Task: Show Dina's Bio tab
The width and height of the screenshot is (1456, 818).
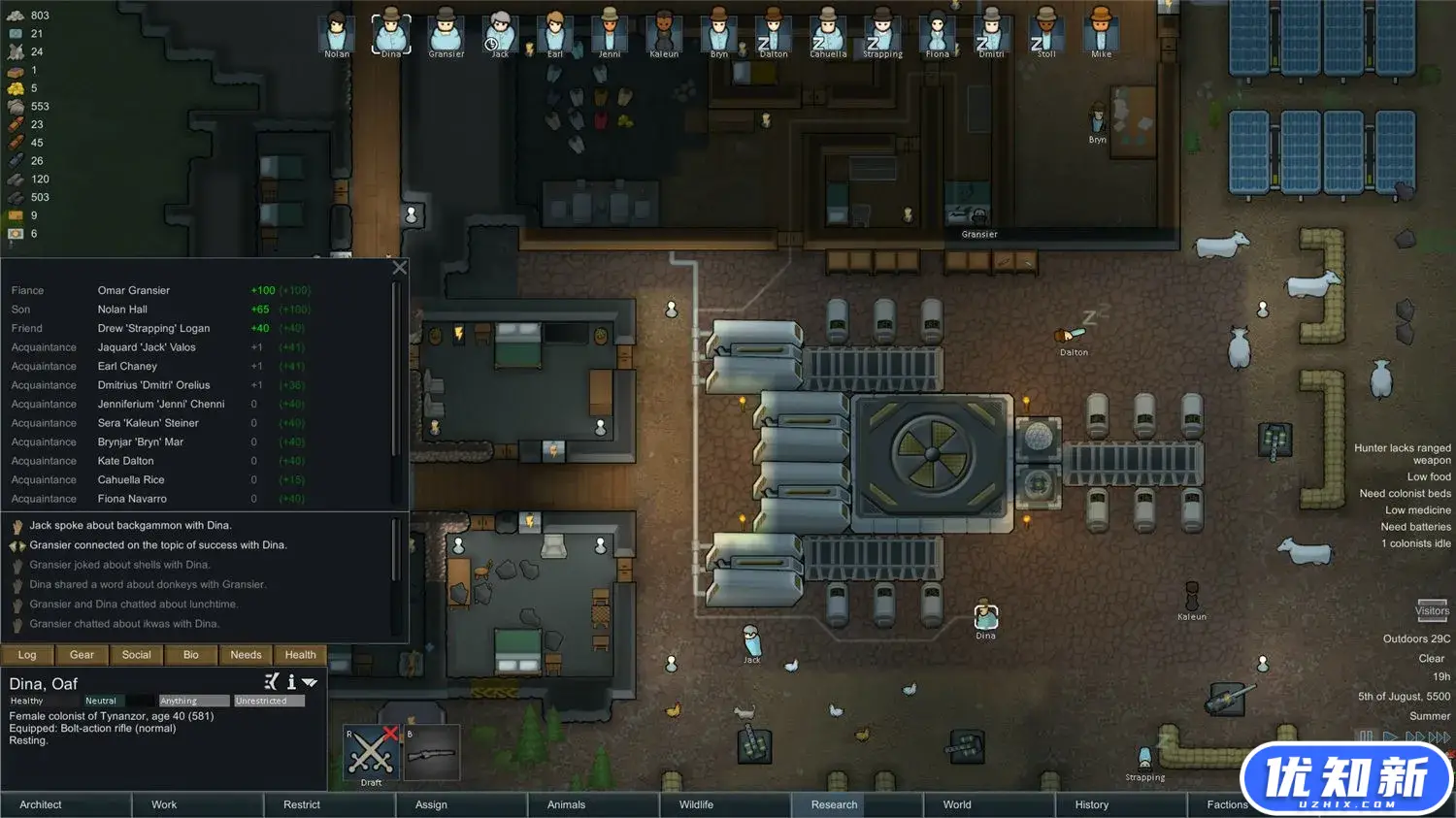Action: (x=191, y=655)
